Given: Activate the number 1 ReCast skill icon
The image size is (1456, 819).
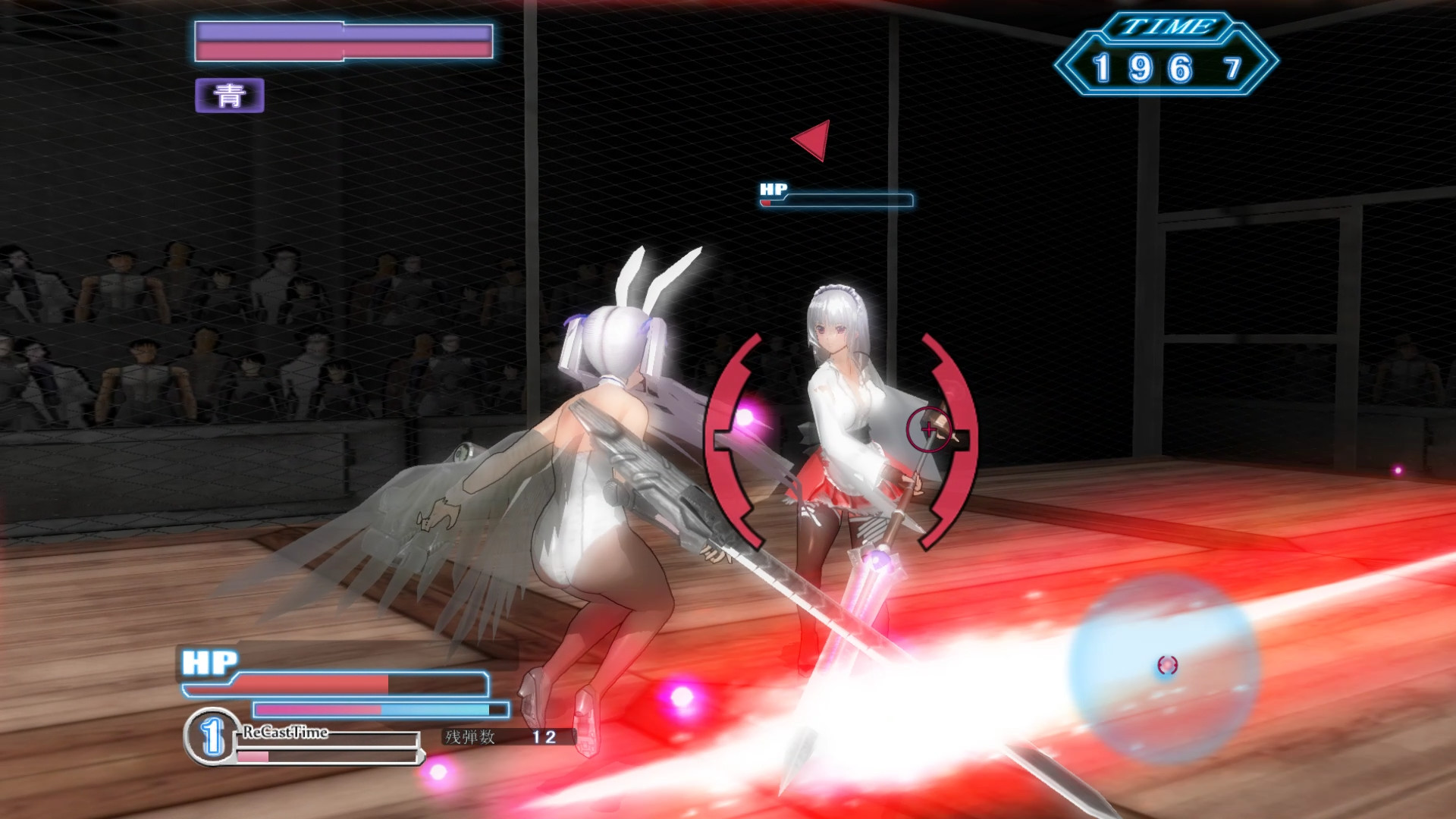Looking at the screenshot, I should [212, 736].
